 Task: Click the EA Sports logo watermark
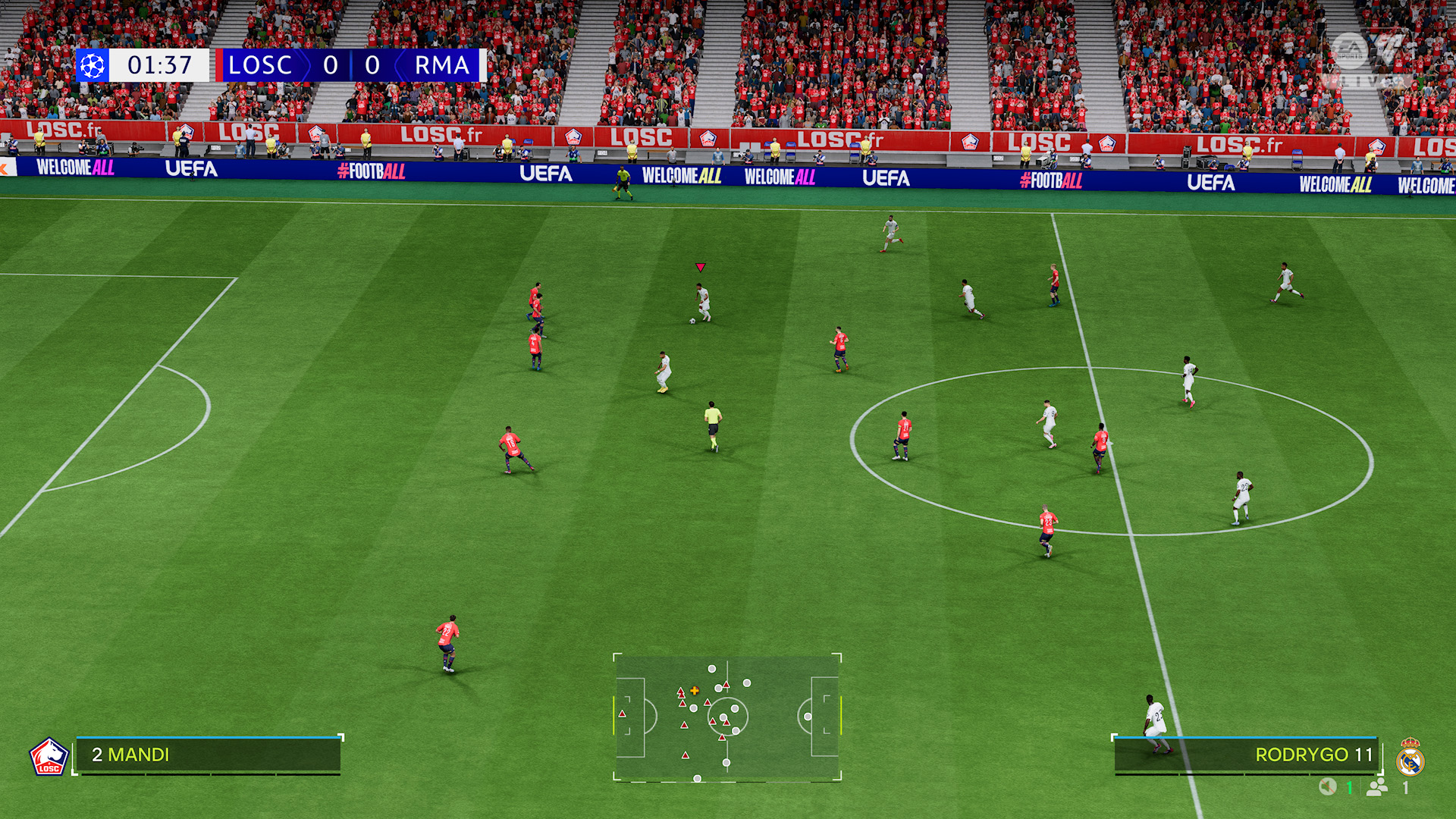(x=1350, y=51)
